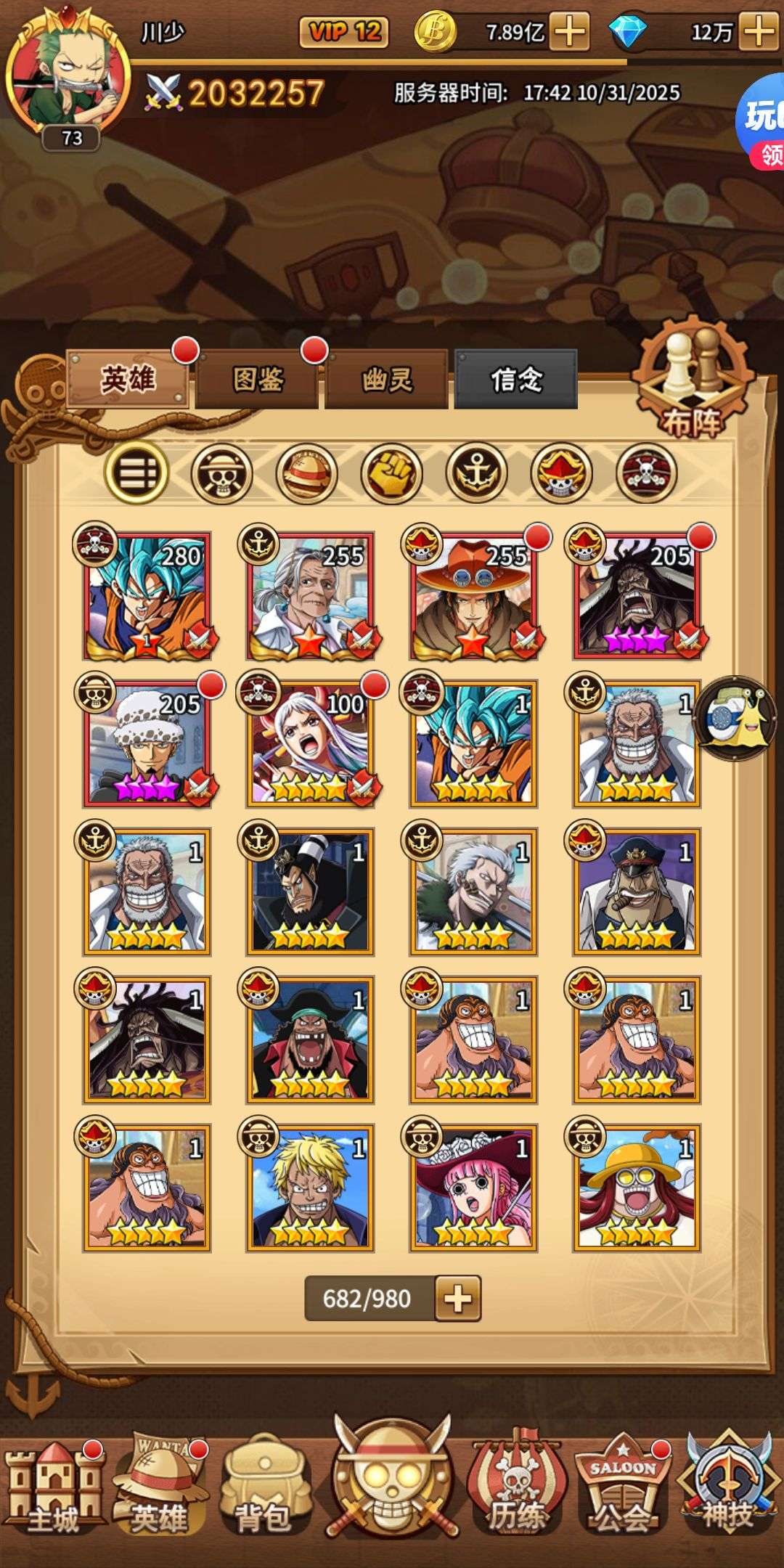Show all heroes with the list filter

[136, 474]
